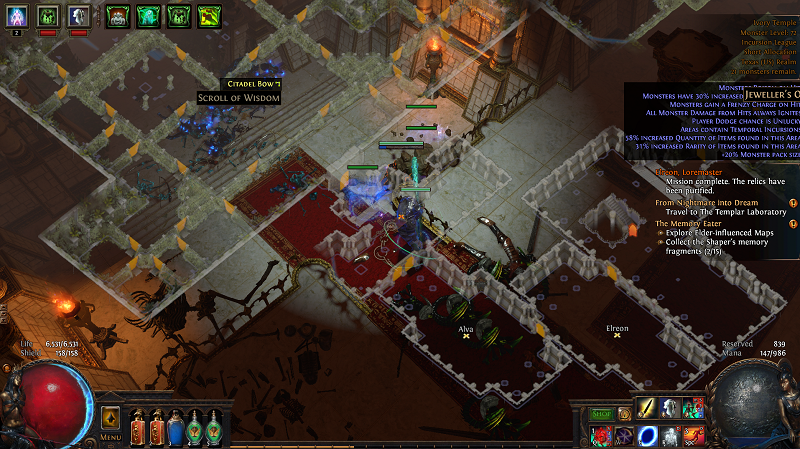Activate the blue portal ring skill
Viewport: 800px width, 449px height.
click(x=646, y=435)
